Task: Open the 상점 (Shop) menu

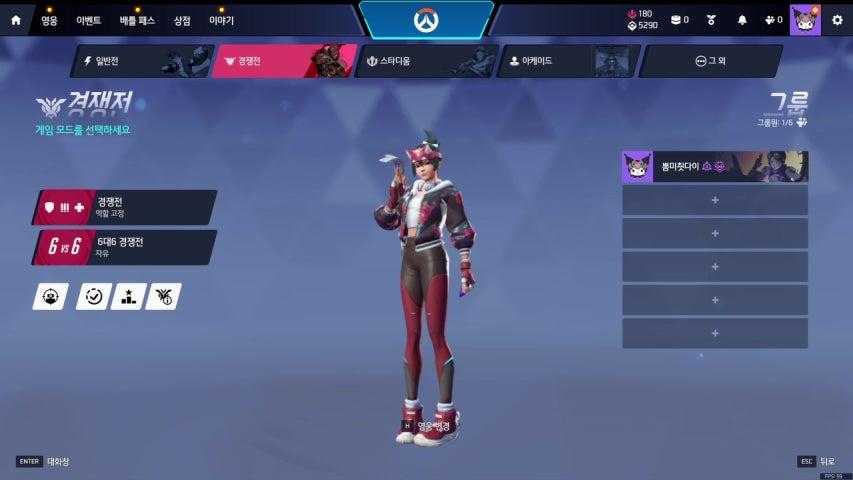Action: pos(182,20)
